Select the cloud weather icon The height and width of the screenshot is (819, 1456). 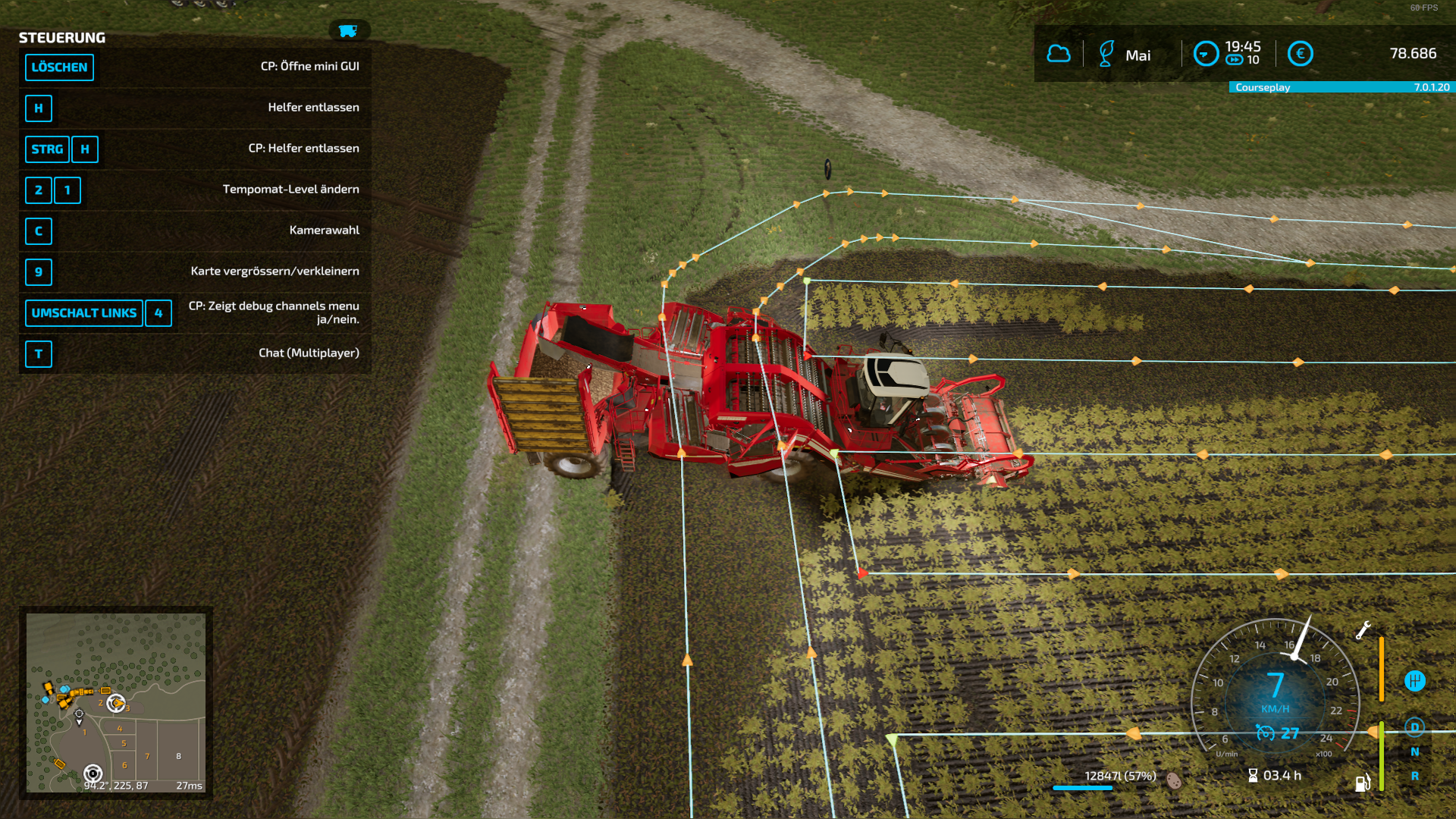pos(1059,54)
